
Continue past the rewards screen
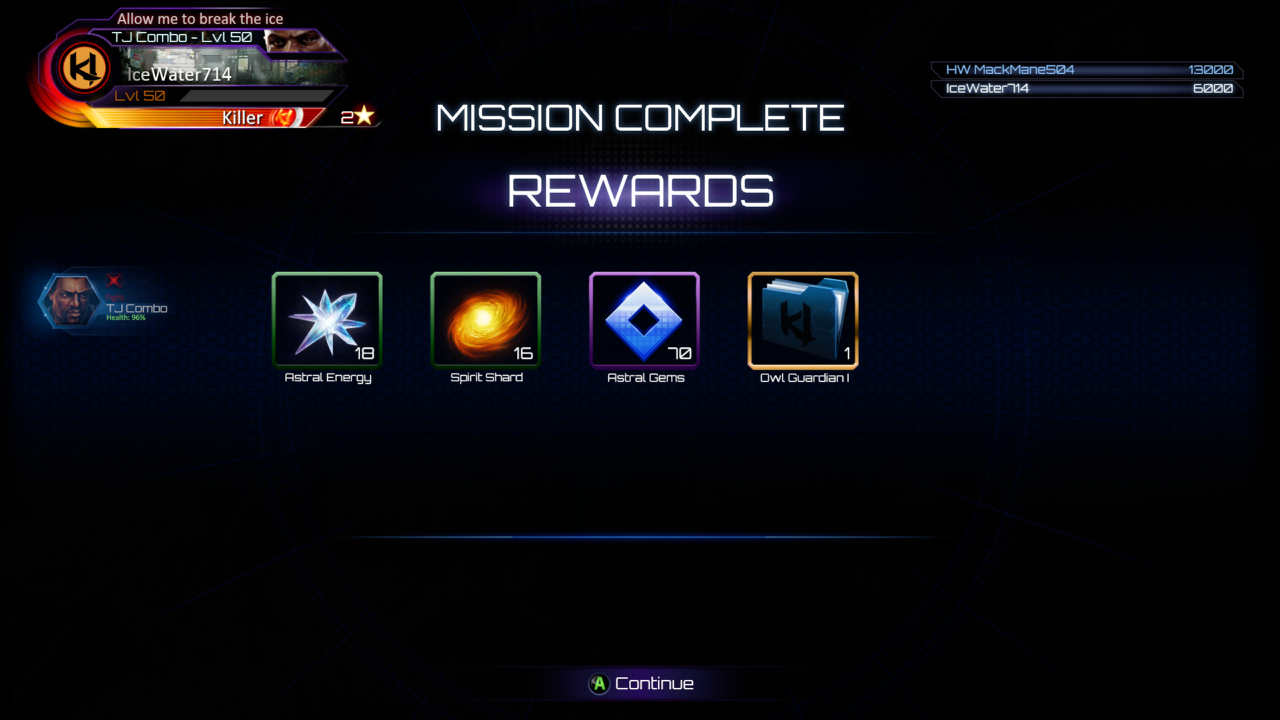click(641, 684)
